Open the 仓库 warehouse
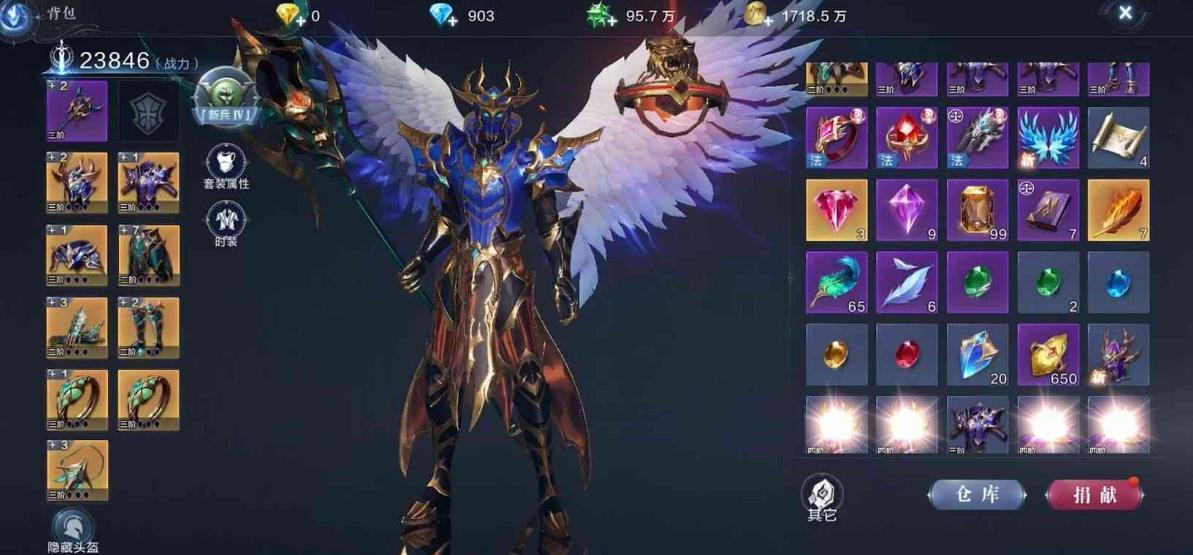The width and height of the screenshot is (1193, 555). (976, 494)
